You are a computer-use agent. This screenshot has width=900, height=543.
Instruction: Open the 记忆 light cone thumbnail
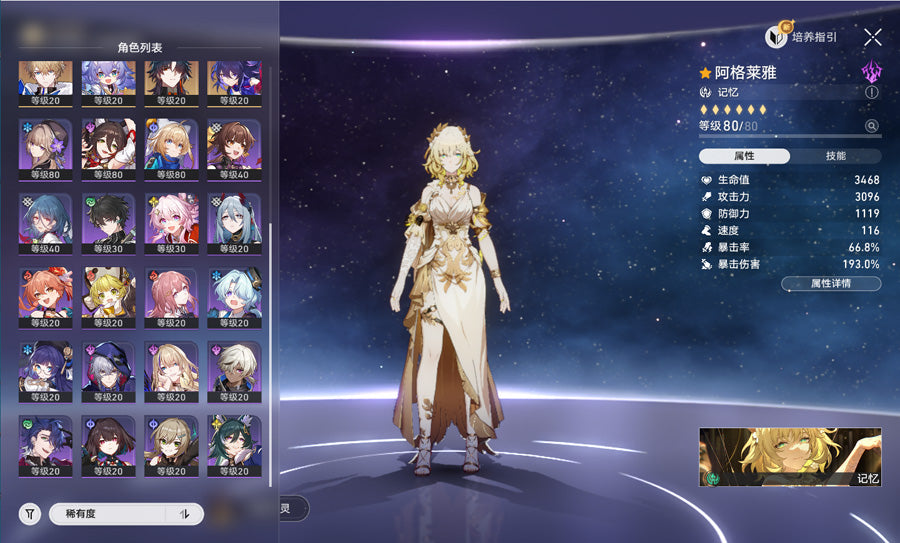(x=790, y=457)
